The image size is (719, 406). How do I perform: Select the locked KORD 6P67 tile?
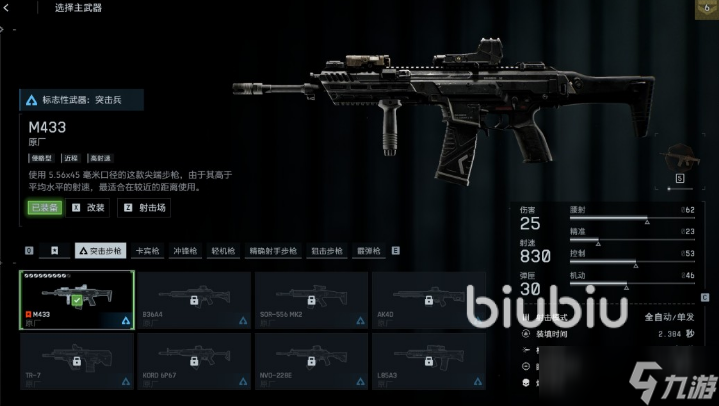pyautogui.click(x=194, y=361)
